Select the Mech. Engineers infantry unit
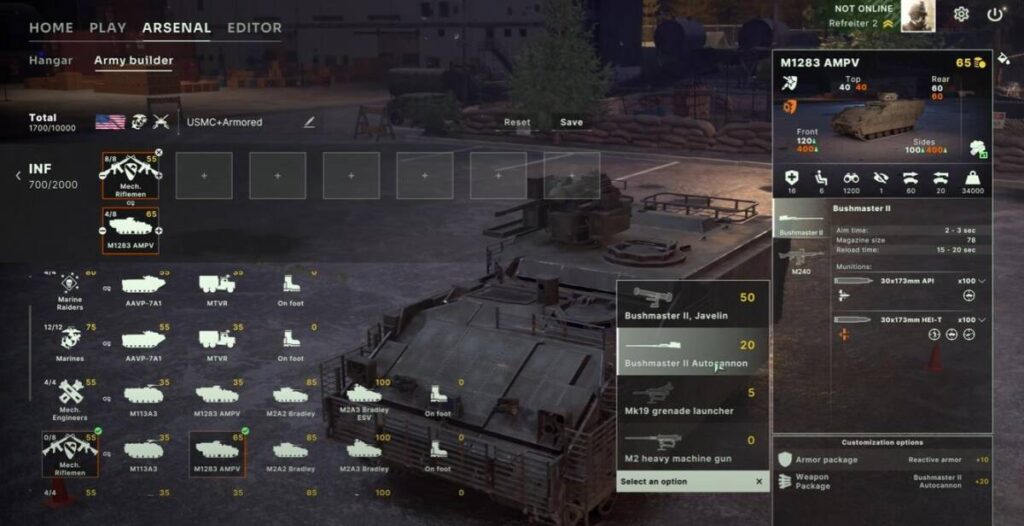 70,397
